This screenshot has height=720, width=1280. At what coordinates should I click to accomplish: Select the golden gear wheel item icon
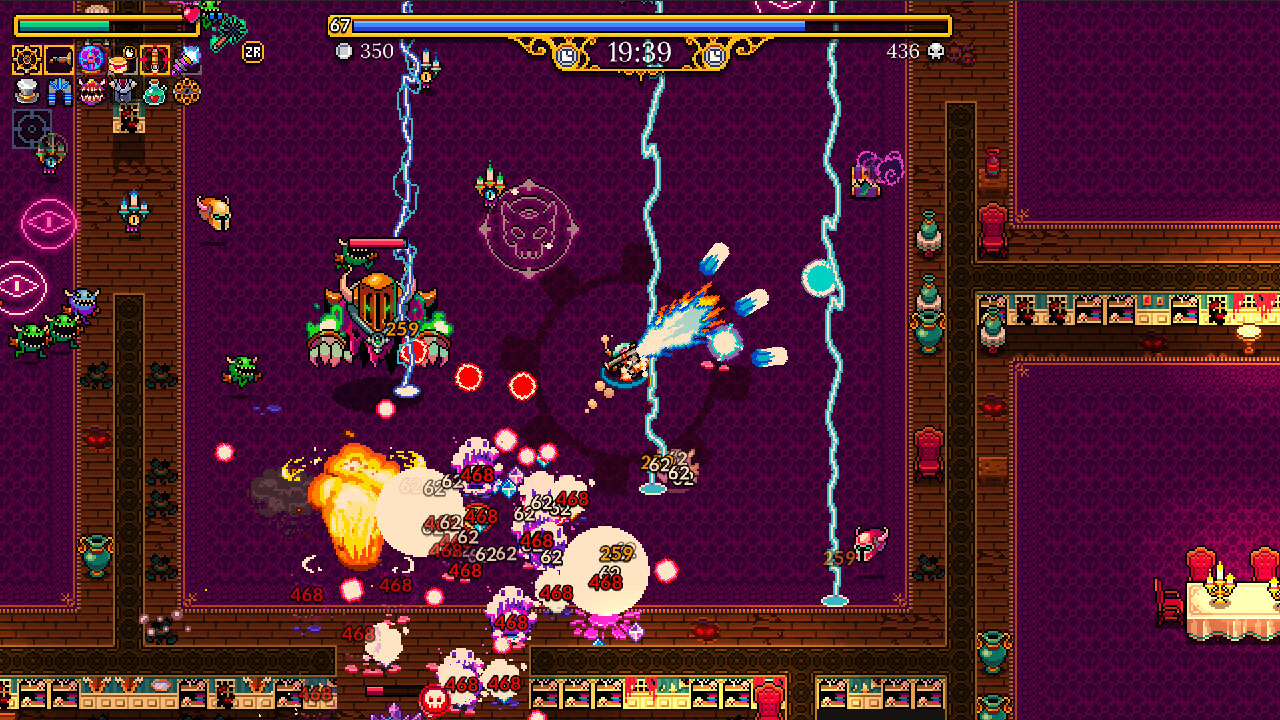tap(25, 58)
